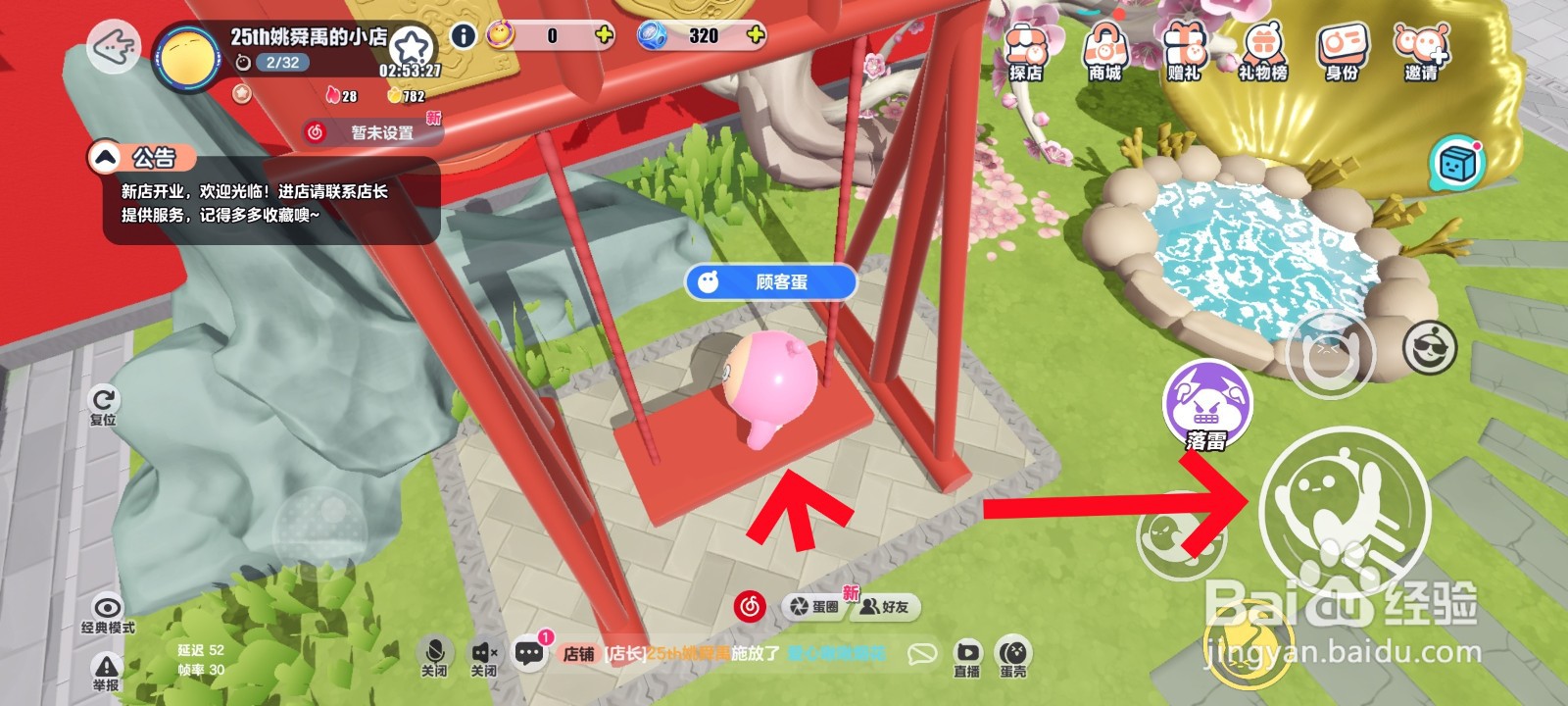
Task: Click the 顾客蛋 customer egg label
Action: tap(770, 282)
